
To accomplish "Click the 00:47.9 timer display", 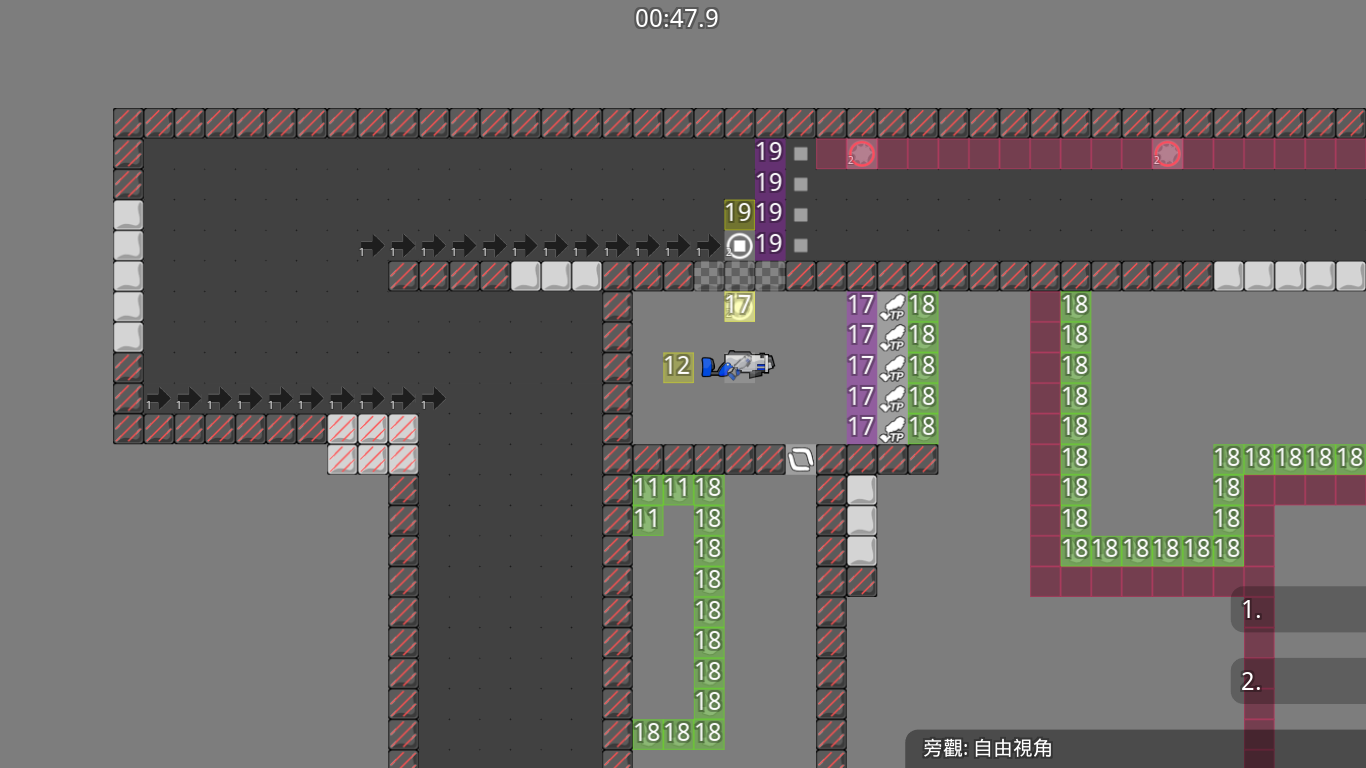I will (677, 17).
